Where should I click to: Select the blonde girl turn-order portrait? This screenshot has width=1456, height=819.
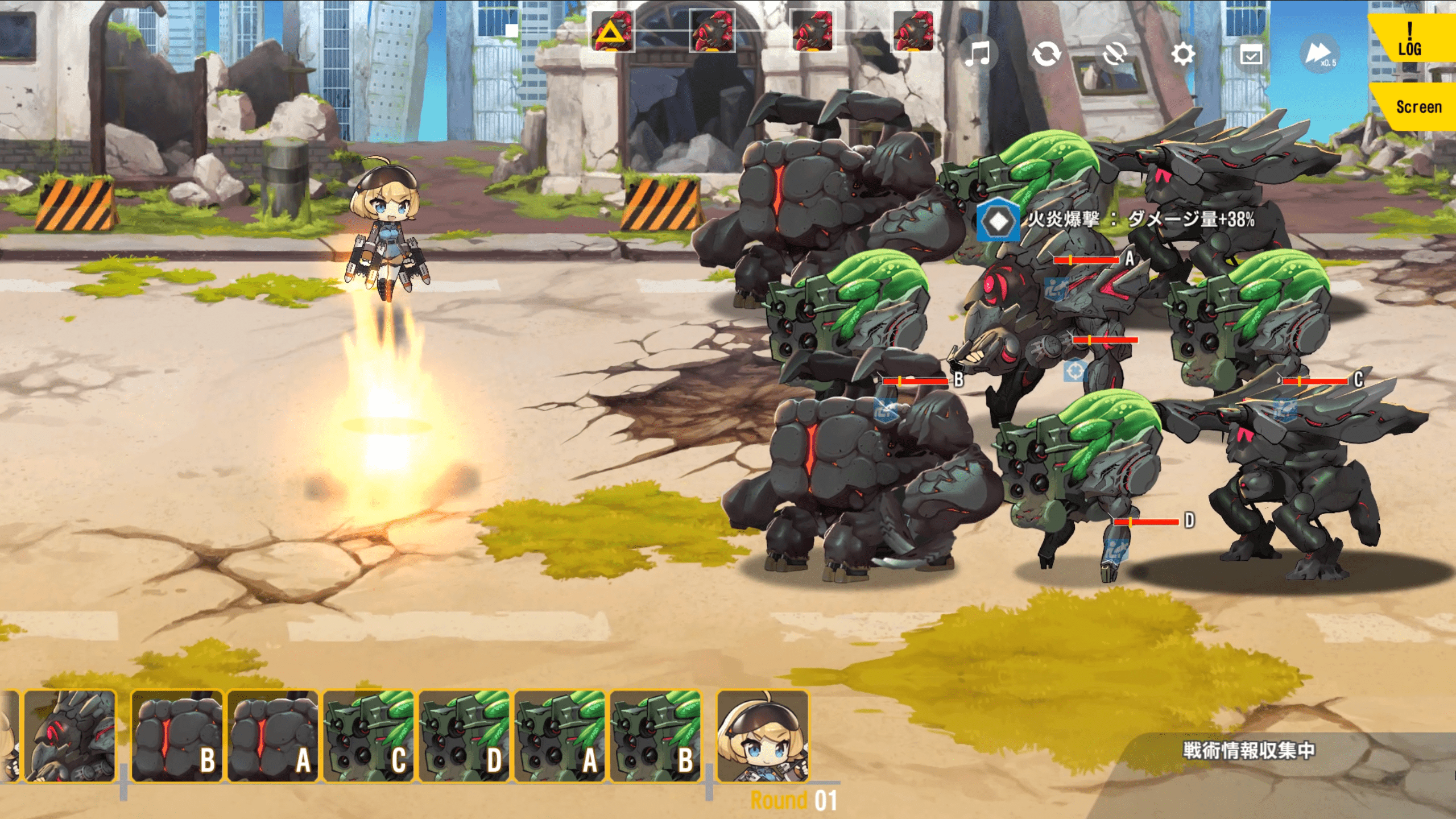(762, 736)
